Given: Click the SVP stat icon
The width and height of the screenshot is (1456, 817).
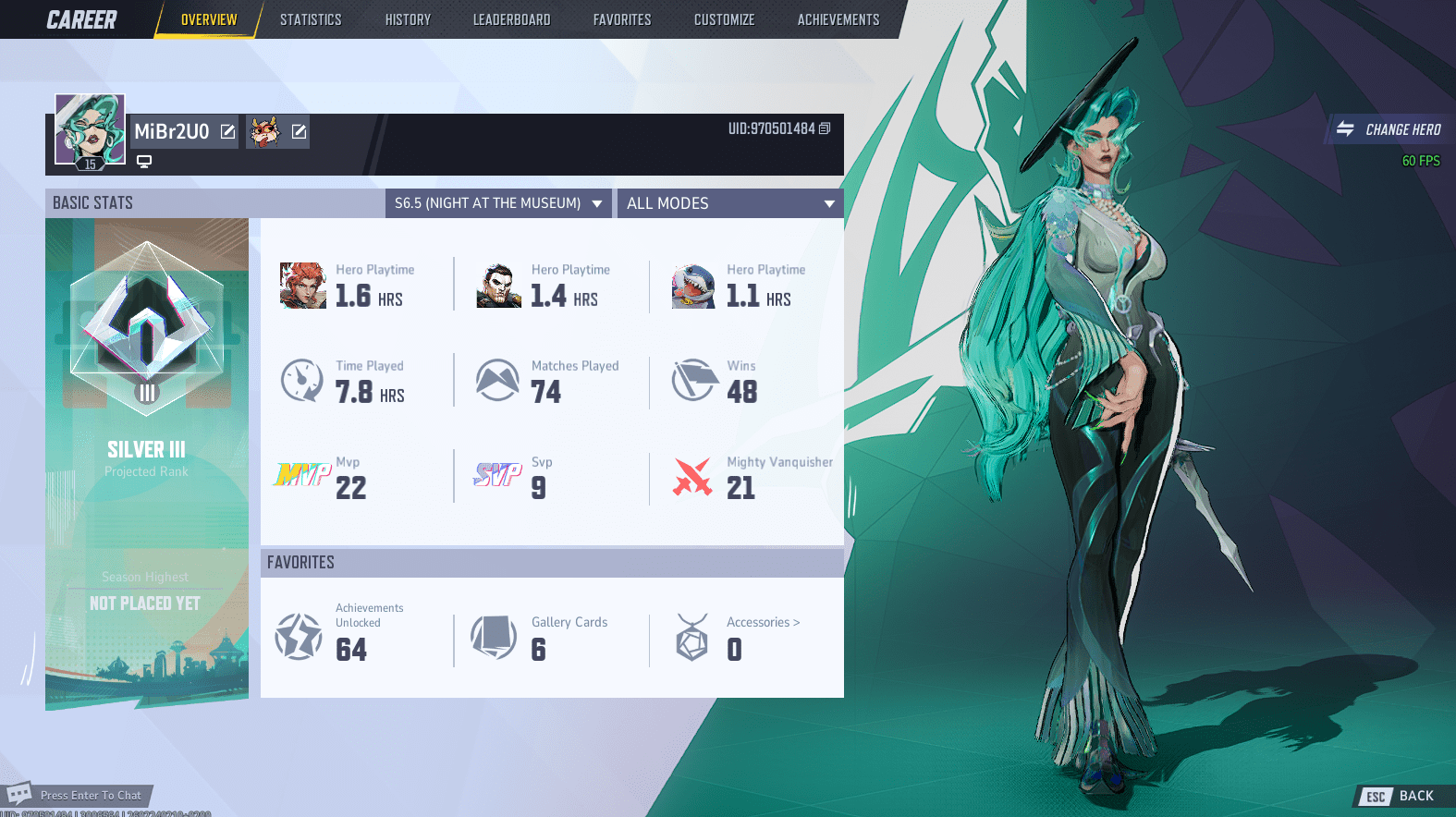Looking at the screenshot, I should point(497,473).
